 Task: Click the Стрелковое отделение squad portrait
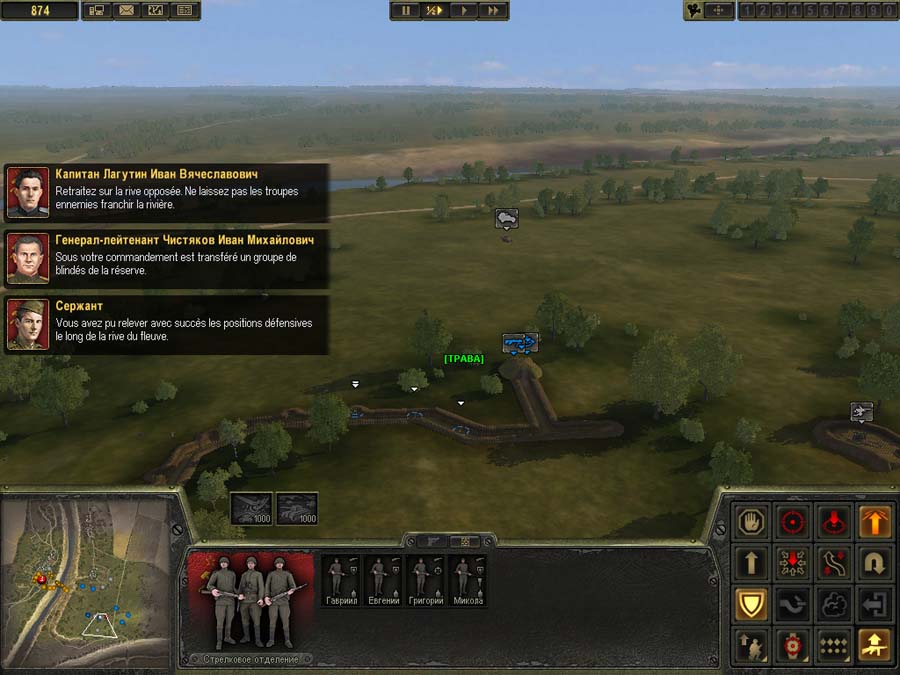pos(251,598)
